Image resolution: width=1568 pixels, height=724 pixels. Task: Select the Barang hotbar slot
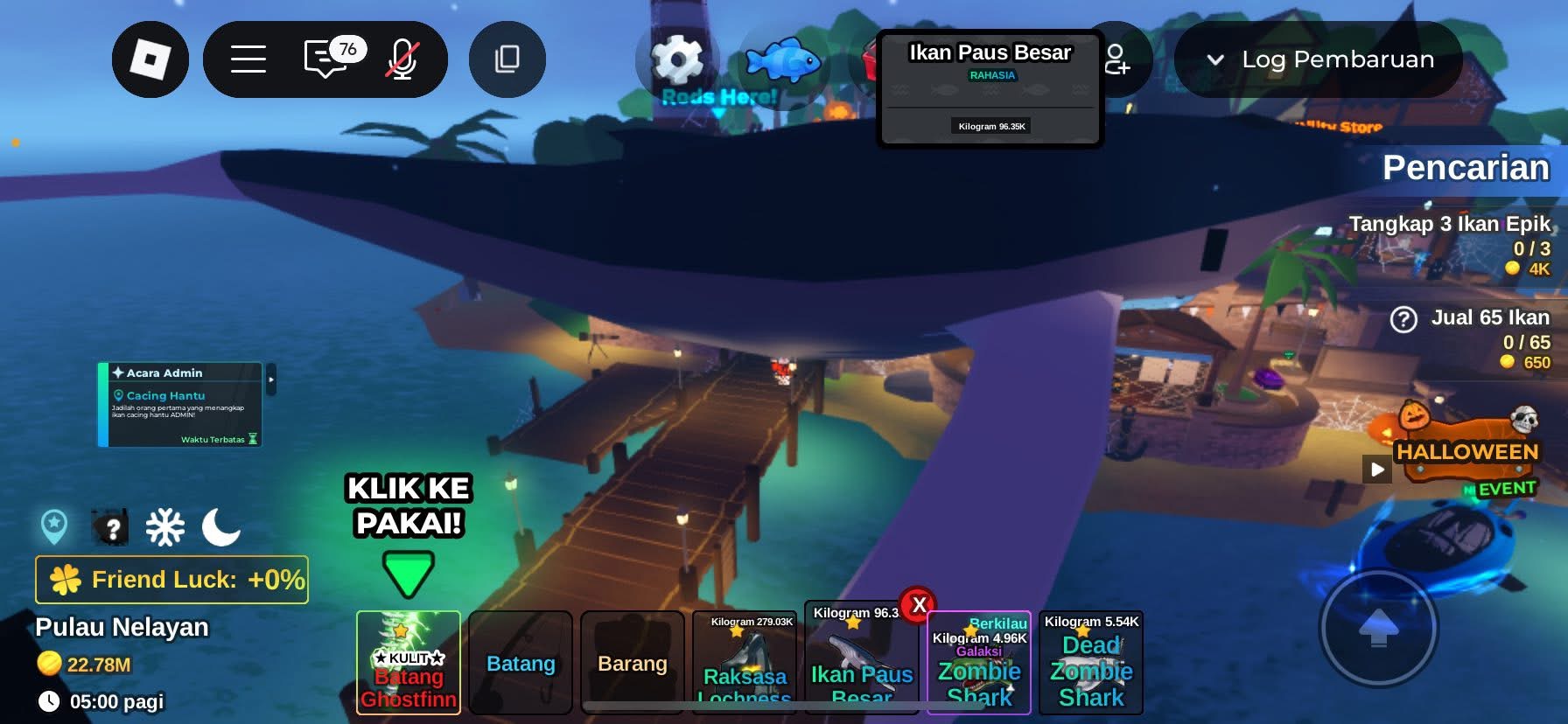click(x=632, y=663)
